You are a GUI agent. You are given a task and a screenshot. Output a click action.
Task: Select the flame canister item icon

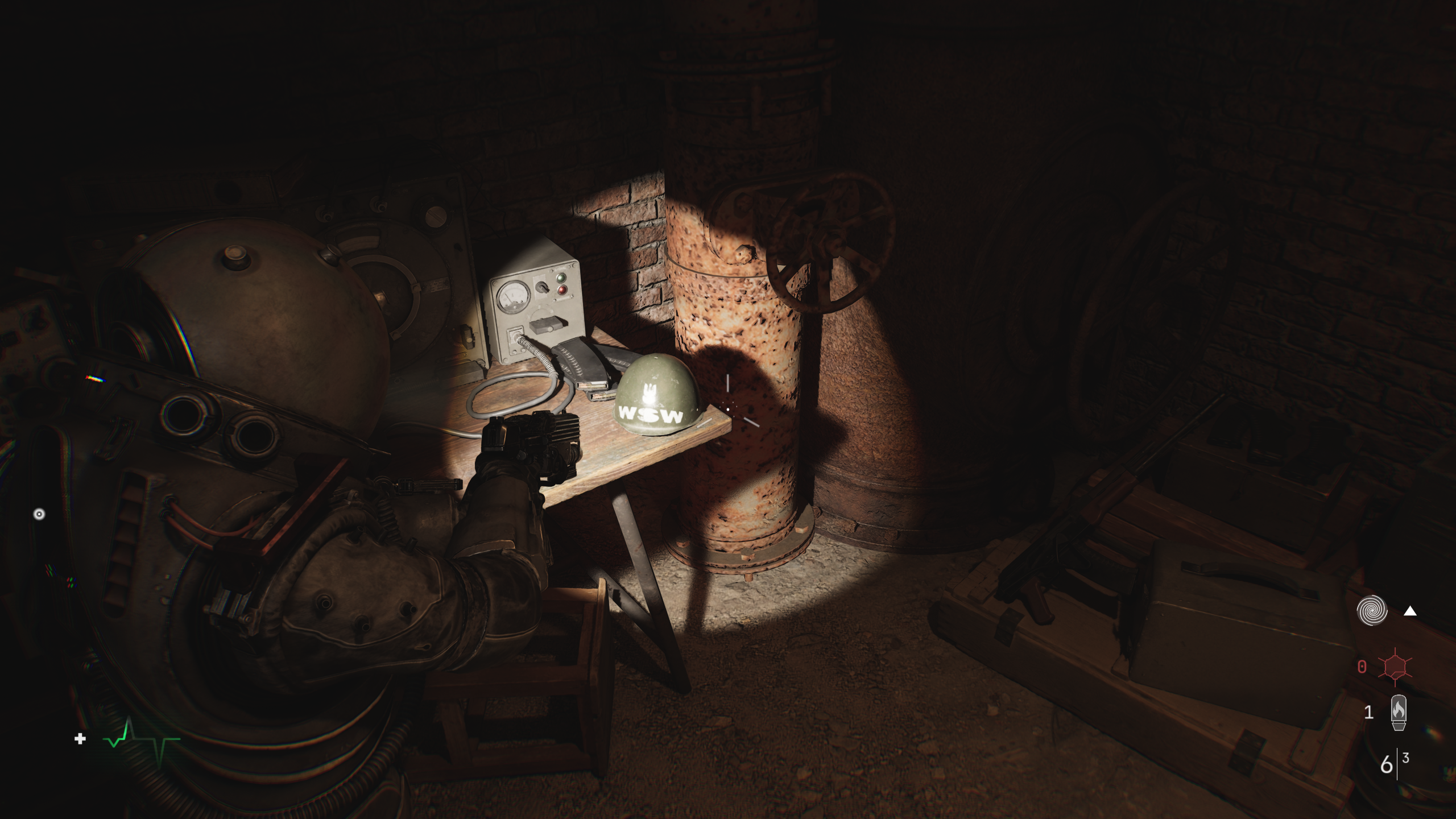1399,712
